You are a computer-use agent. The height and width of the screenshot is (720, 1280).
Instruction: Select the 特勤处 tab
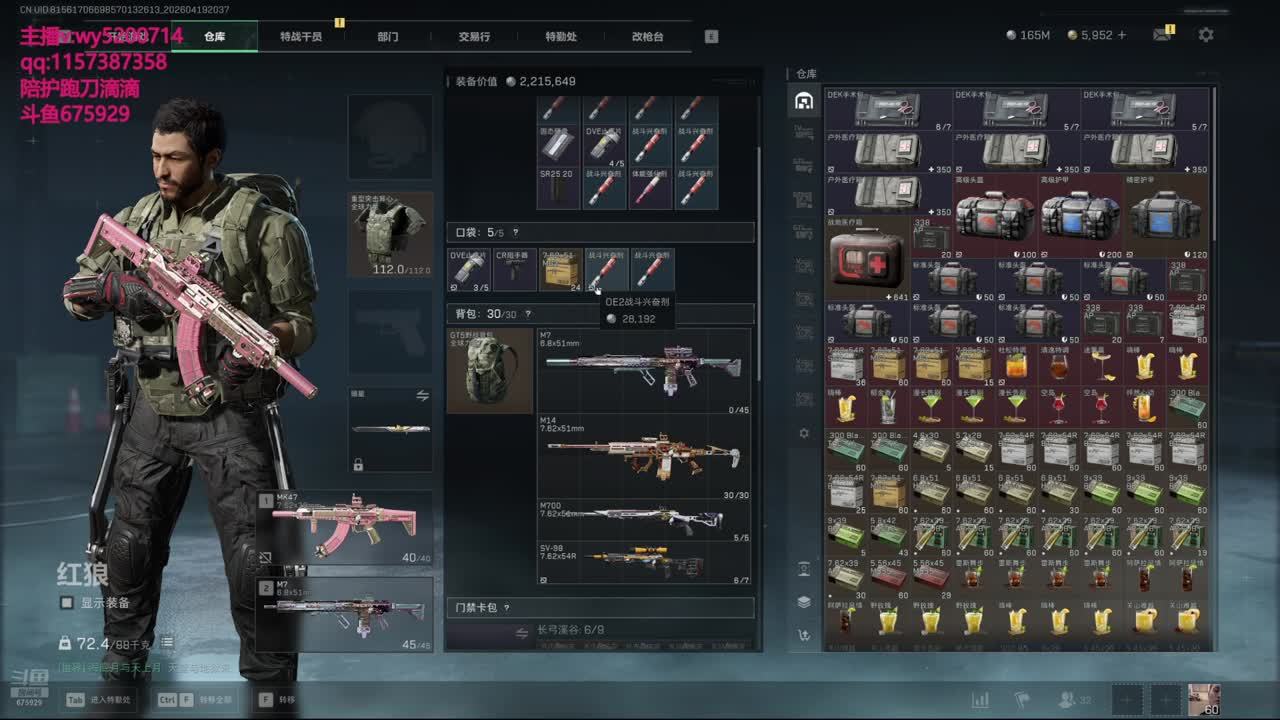561,36
